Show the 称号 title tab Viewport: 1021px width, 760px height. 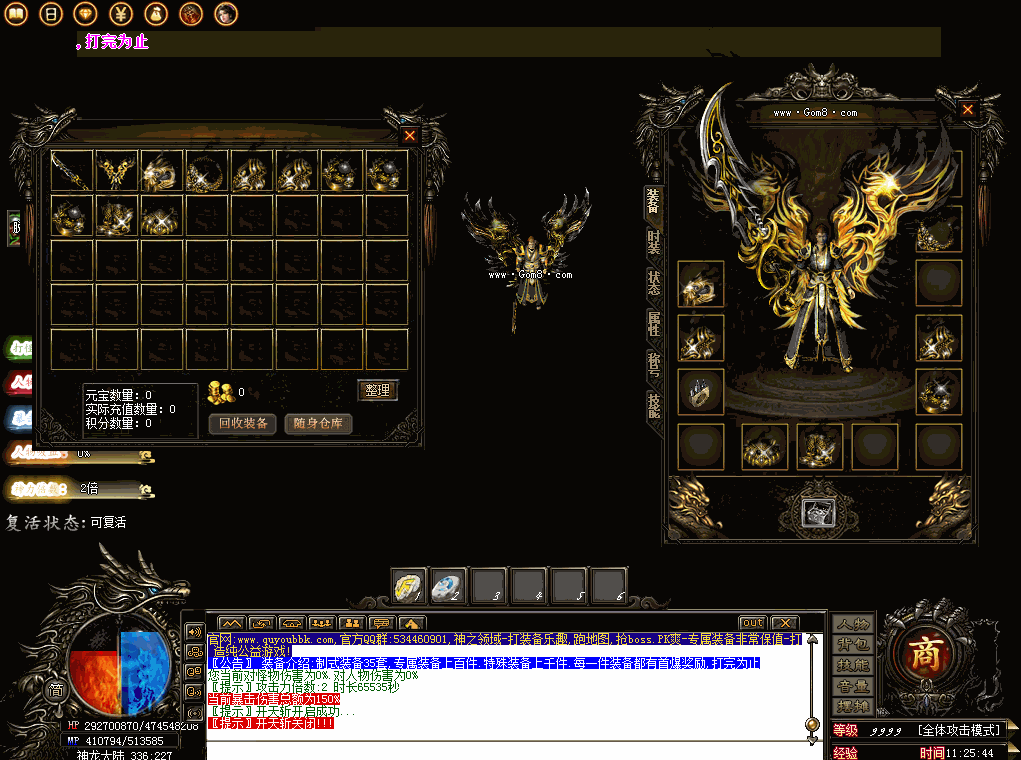click(653, 364)
